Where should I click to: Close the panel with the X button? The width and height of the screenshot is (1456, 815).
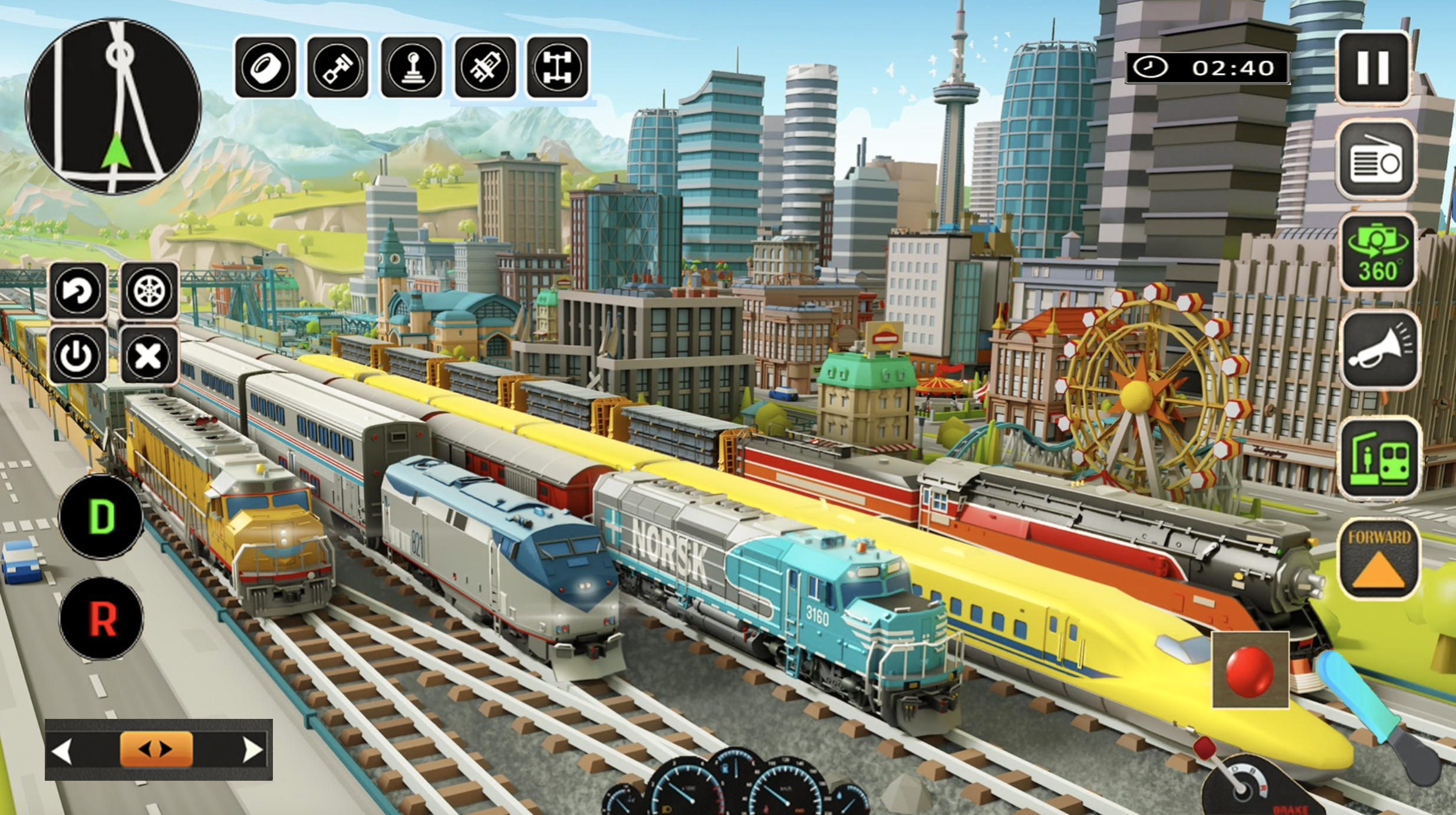coord(149,356)
